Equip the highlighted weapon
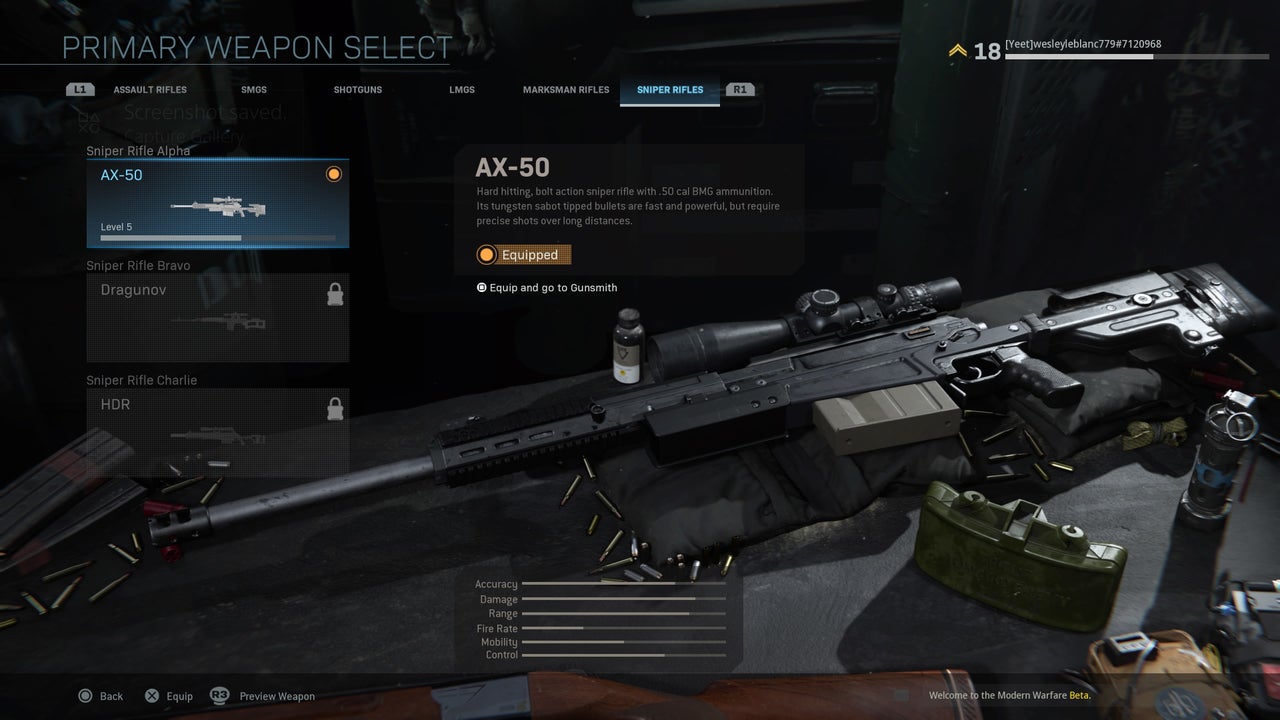This screenshot has width=1280, height=720. (169, 696)
